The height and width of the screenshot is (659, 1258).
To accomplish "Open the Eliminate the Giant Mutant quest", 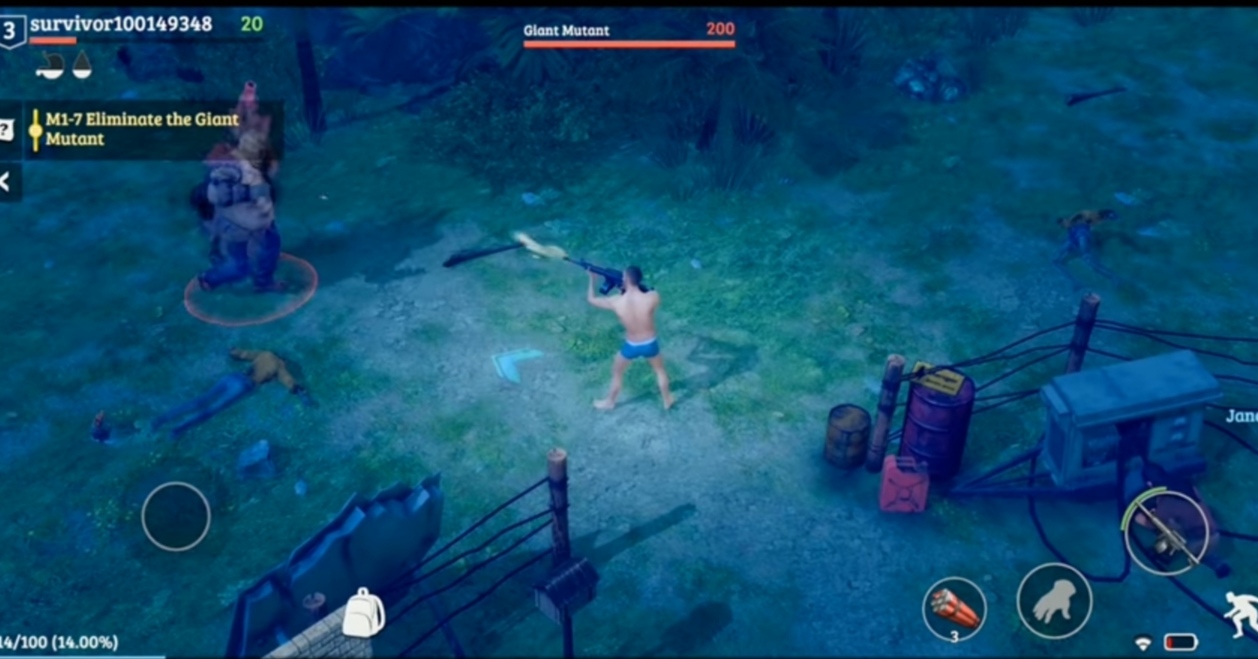I will (142, 129).
